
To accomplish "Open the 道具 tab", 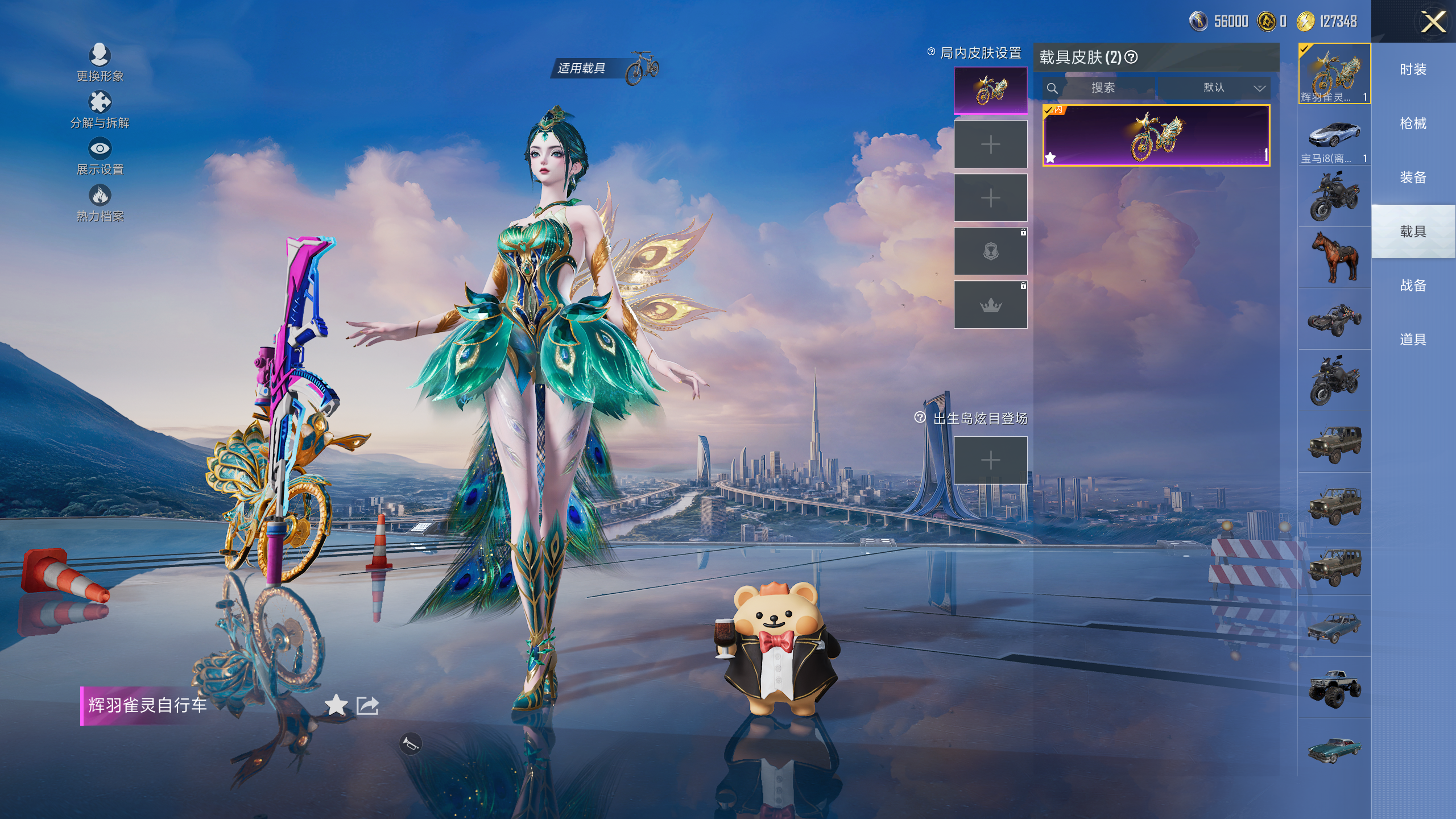I will pos(1413,340).
